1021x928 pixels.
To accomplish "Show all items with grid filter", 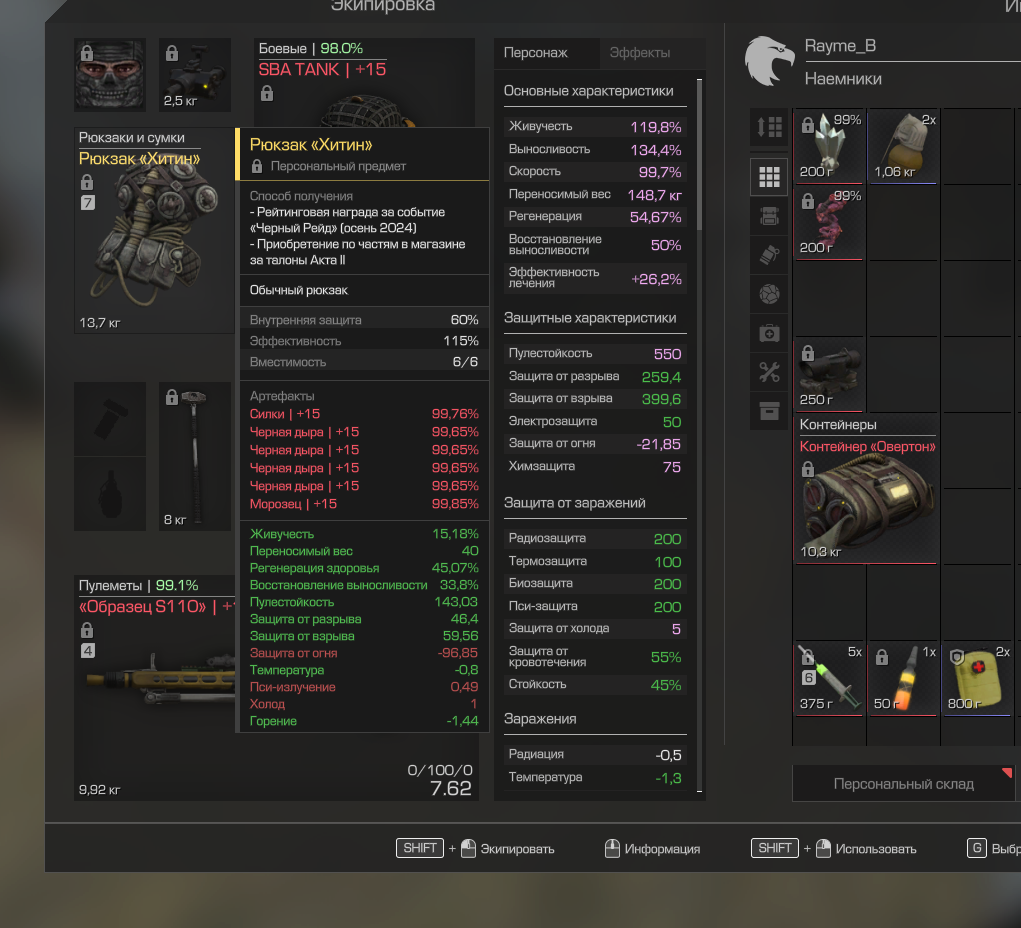I will point(769,177).
